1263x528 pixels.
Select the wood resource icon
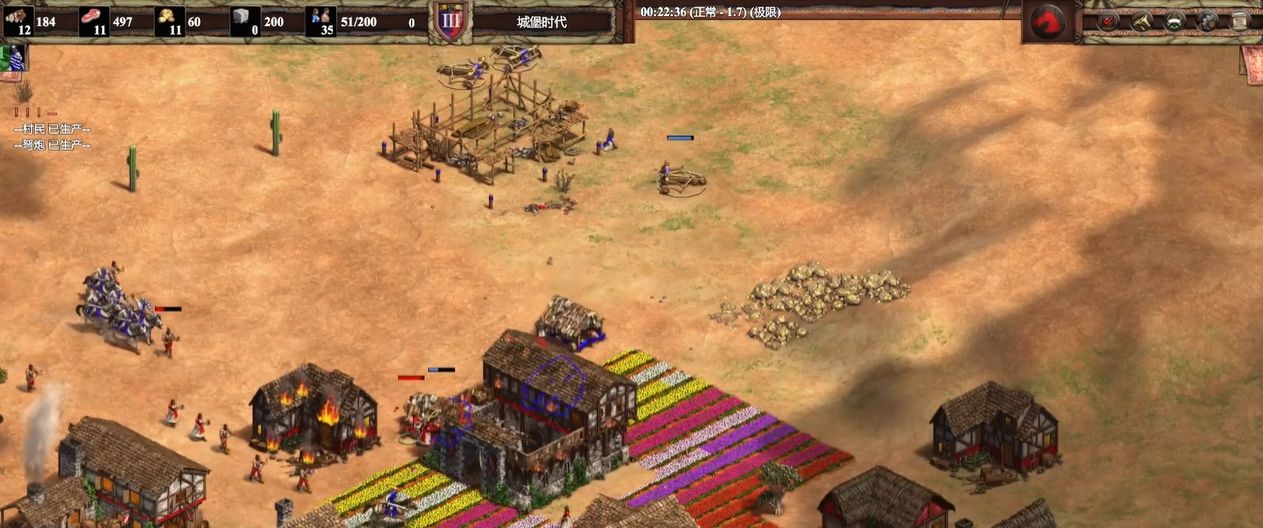point(19,20)
